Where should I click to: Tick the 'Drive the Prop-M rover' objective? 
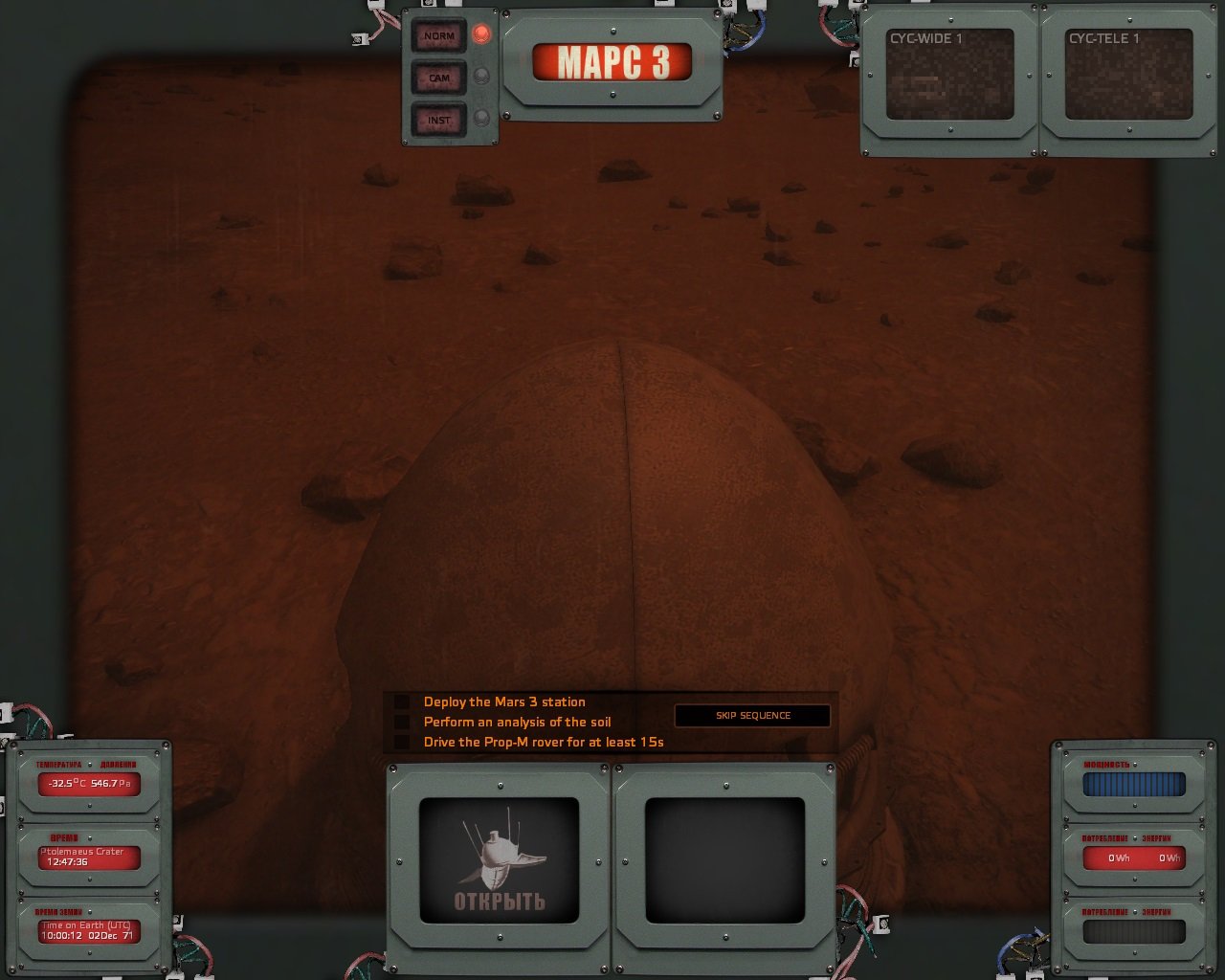coord(401,742)
